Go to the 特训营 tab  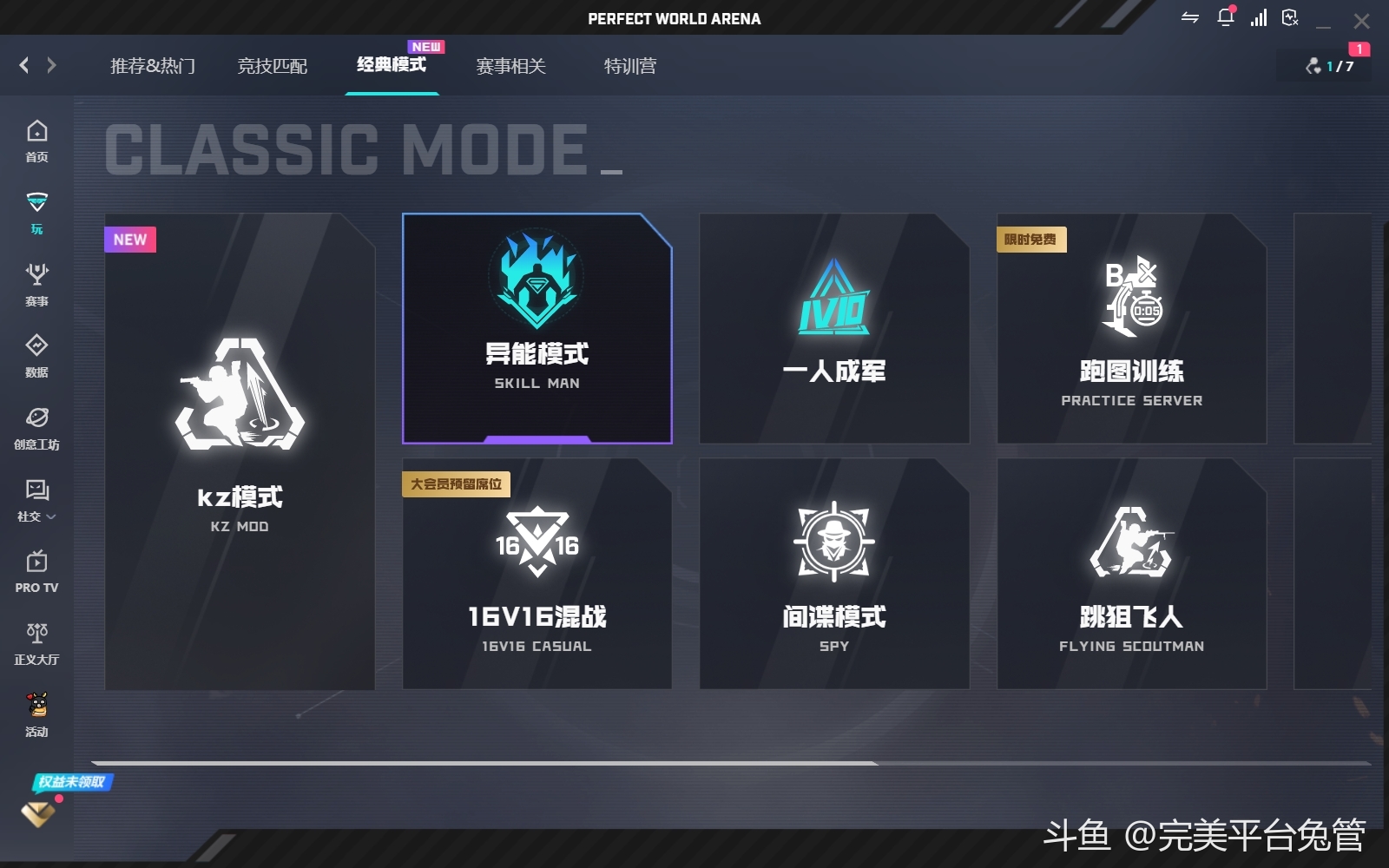click(x=630, y=66)
